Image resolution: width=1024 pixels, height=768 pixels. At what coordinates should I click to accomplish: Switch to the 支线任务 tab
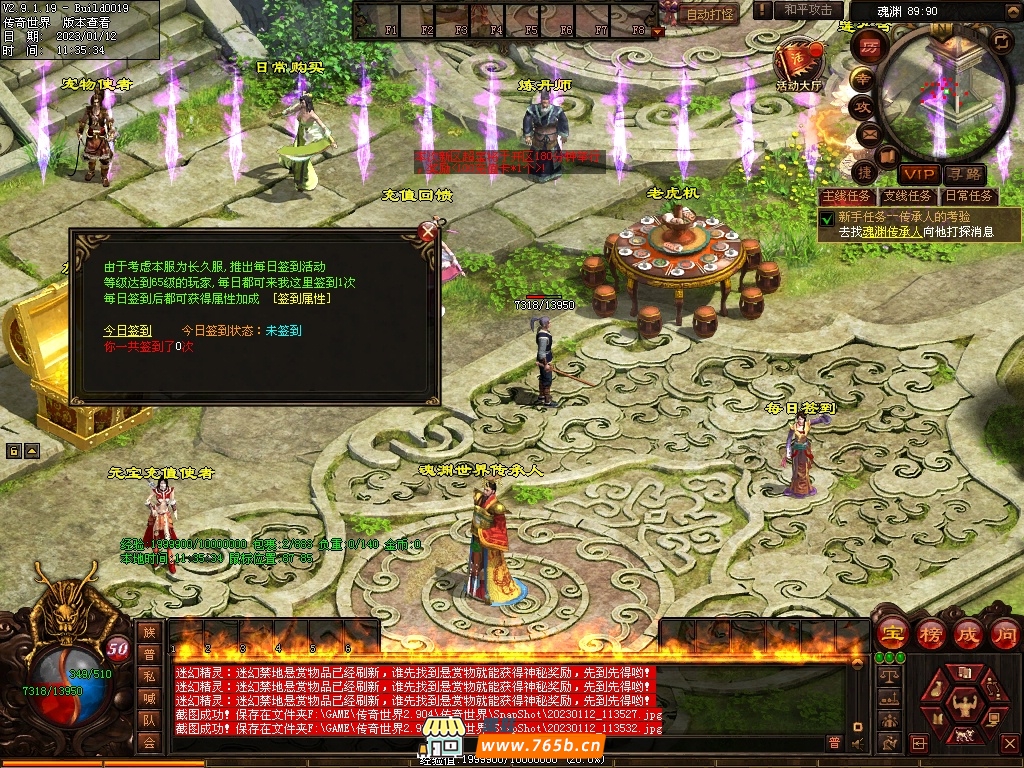tap(908, 196)
